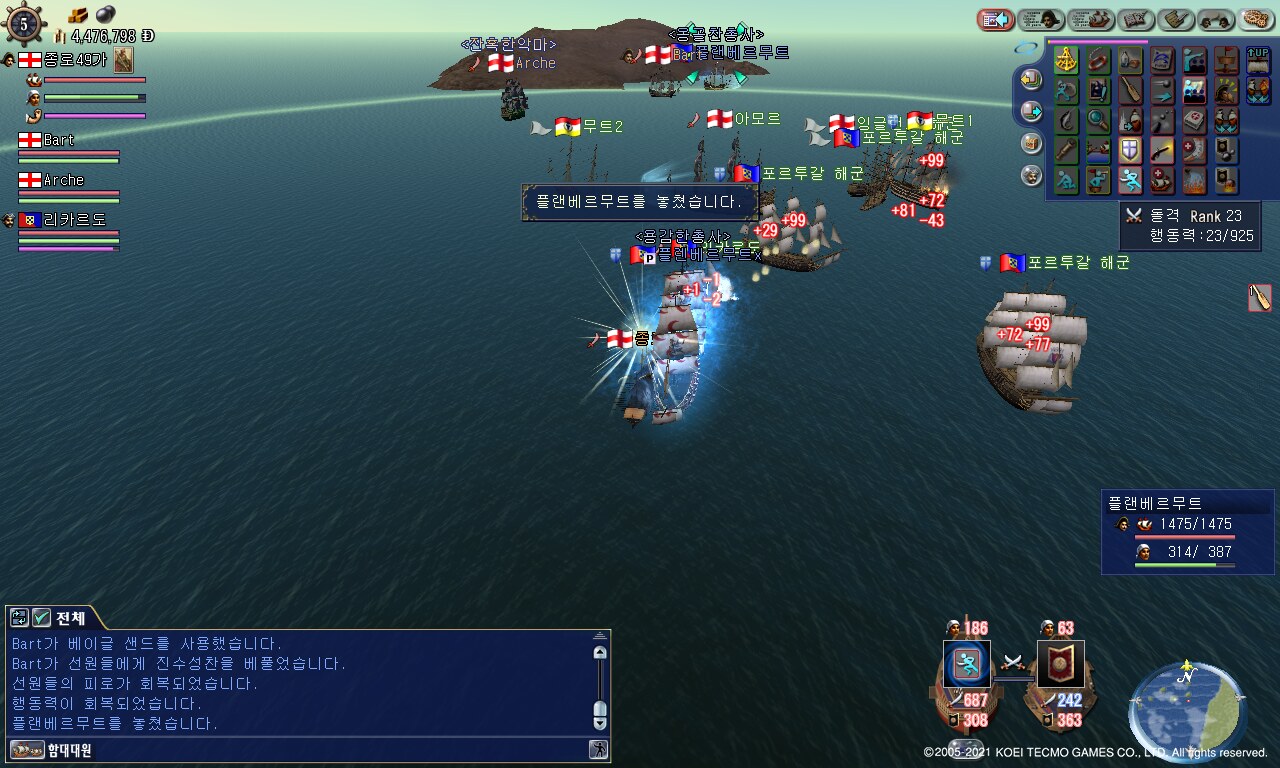The image size is (1280, 768).
Task: Activate the fishing hook skill
Action: (x=1066, y=120)
